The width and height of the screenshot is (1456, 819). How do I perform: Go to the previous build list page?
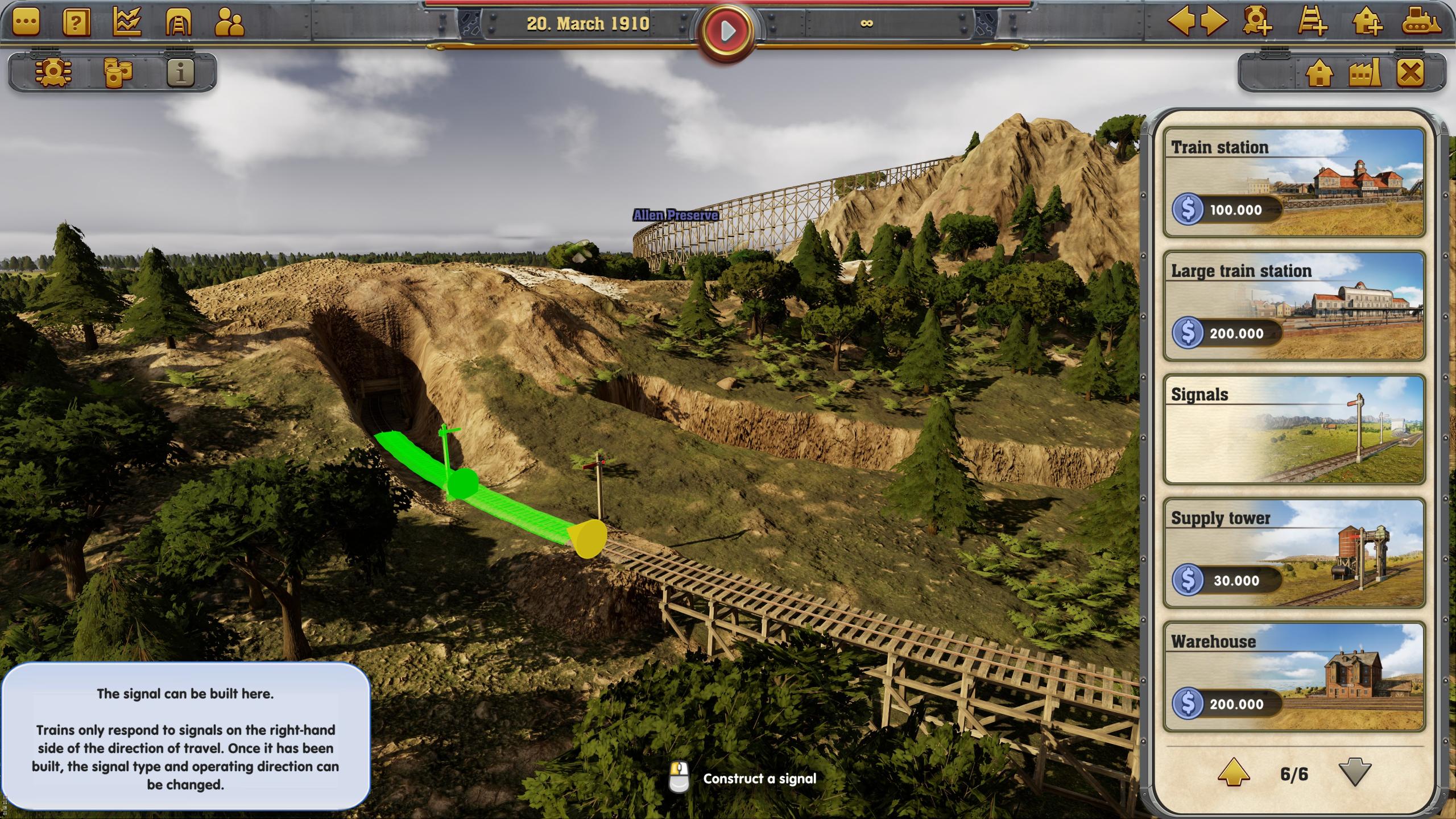1234,773
